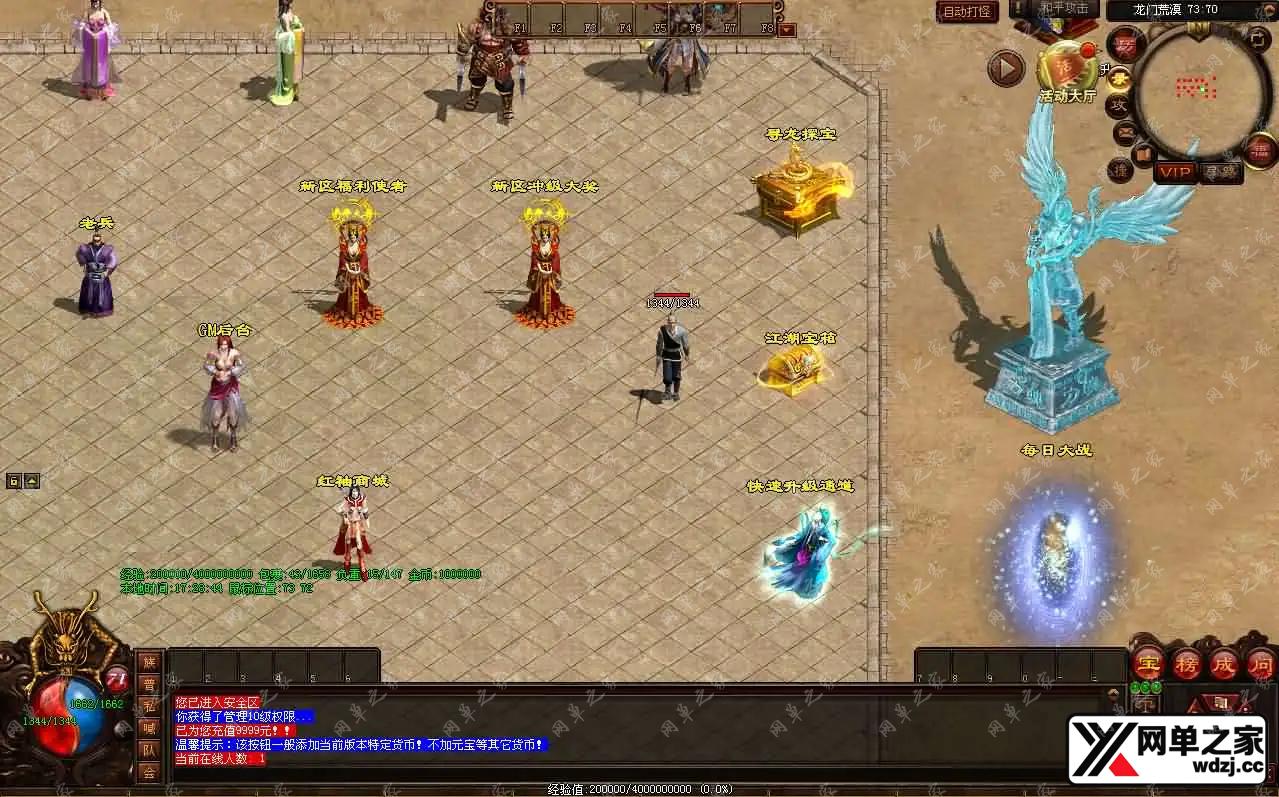Click the 寻路 pathfinding button
The width and height of the screenshot is (1279, 797).
1220,172
